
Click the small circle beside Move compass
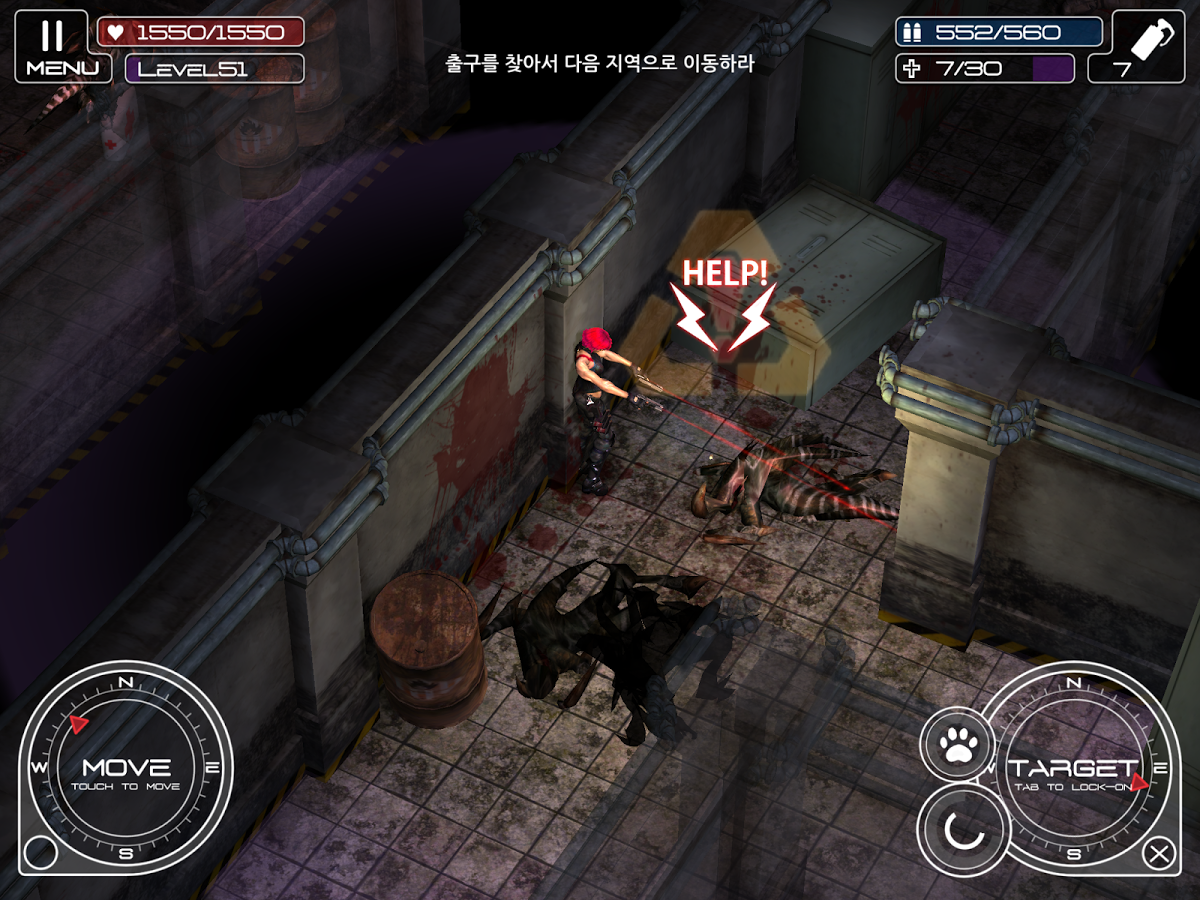41,853
